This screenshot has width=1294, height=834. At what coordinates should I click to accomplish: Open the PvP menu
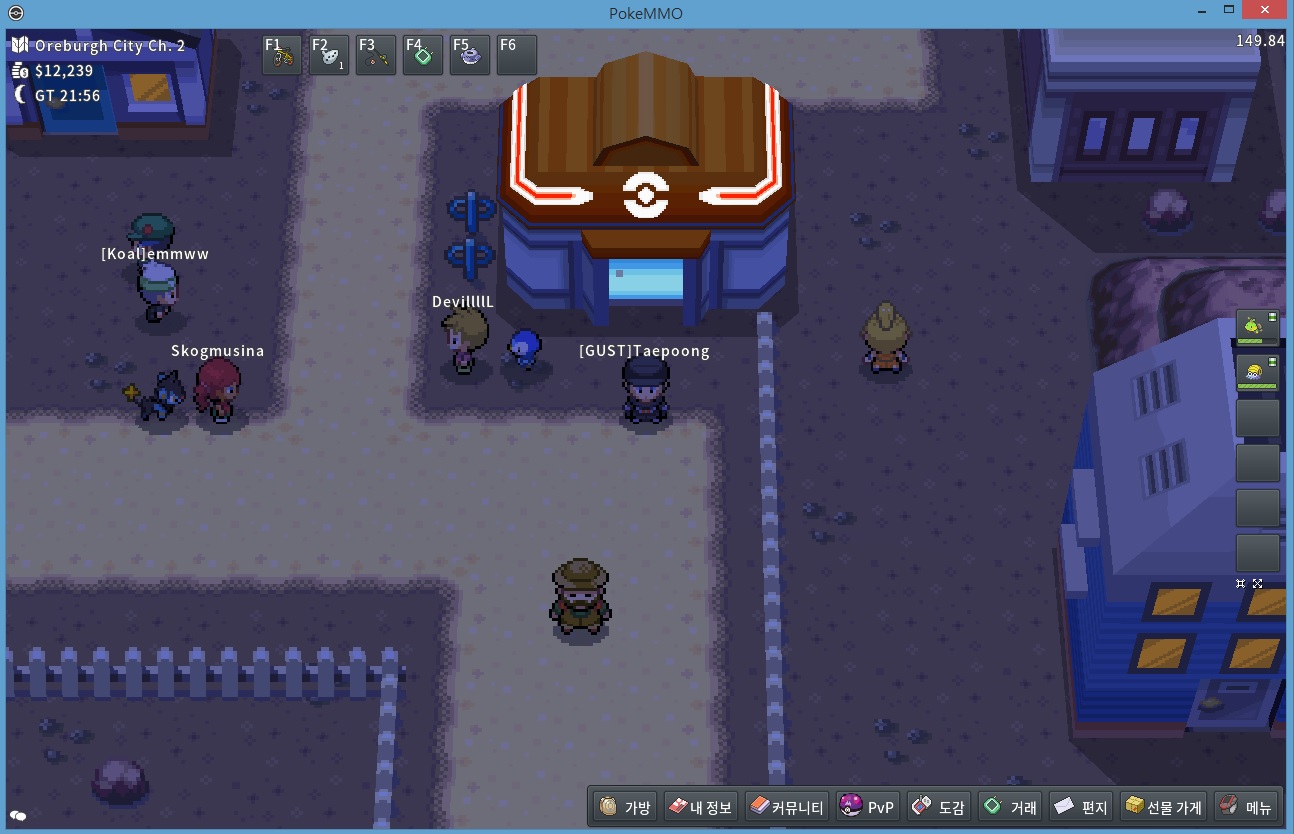868,807
